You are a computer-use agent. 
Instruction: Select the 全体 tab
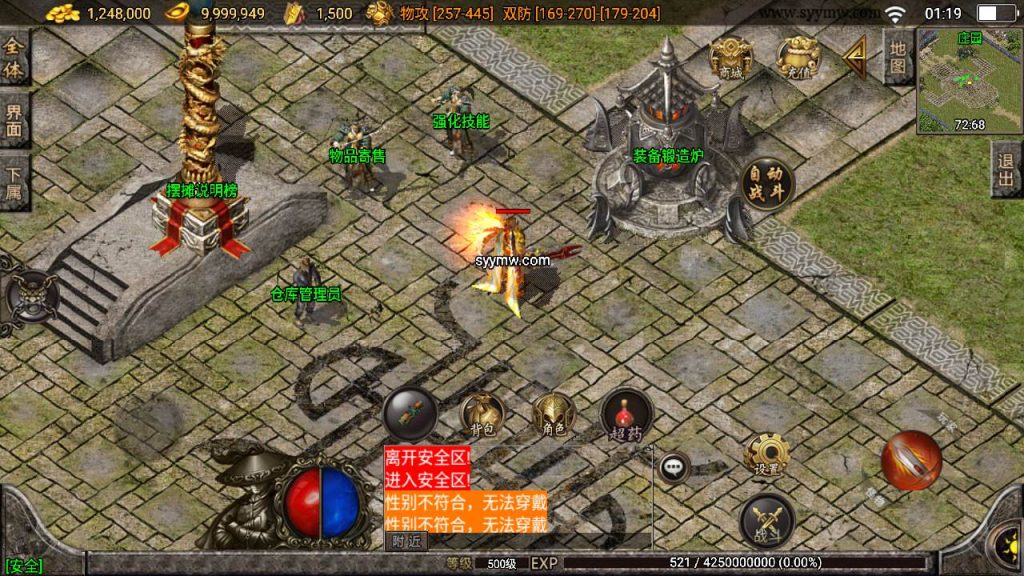(x=14, y=58)
